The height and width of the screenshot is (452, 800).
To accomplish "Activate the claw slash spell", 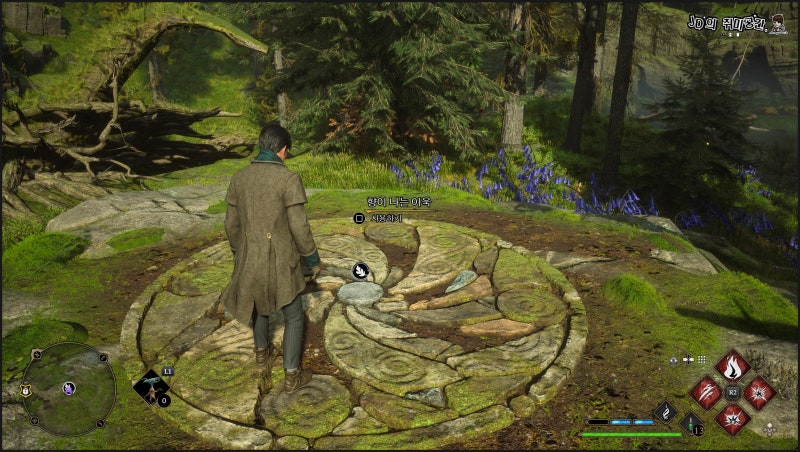I will click(706, 392).
